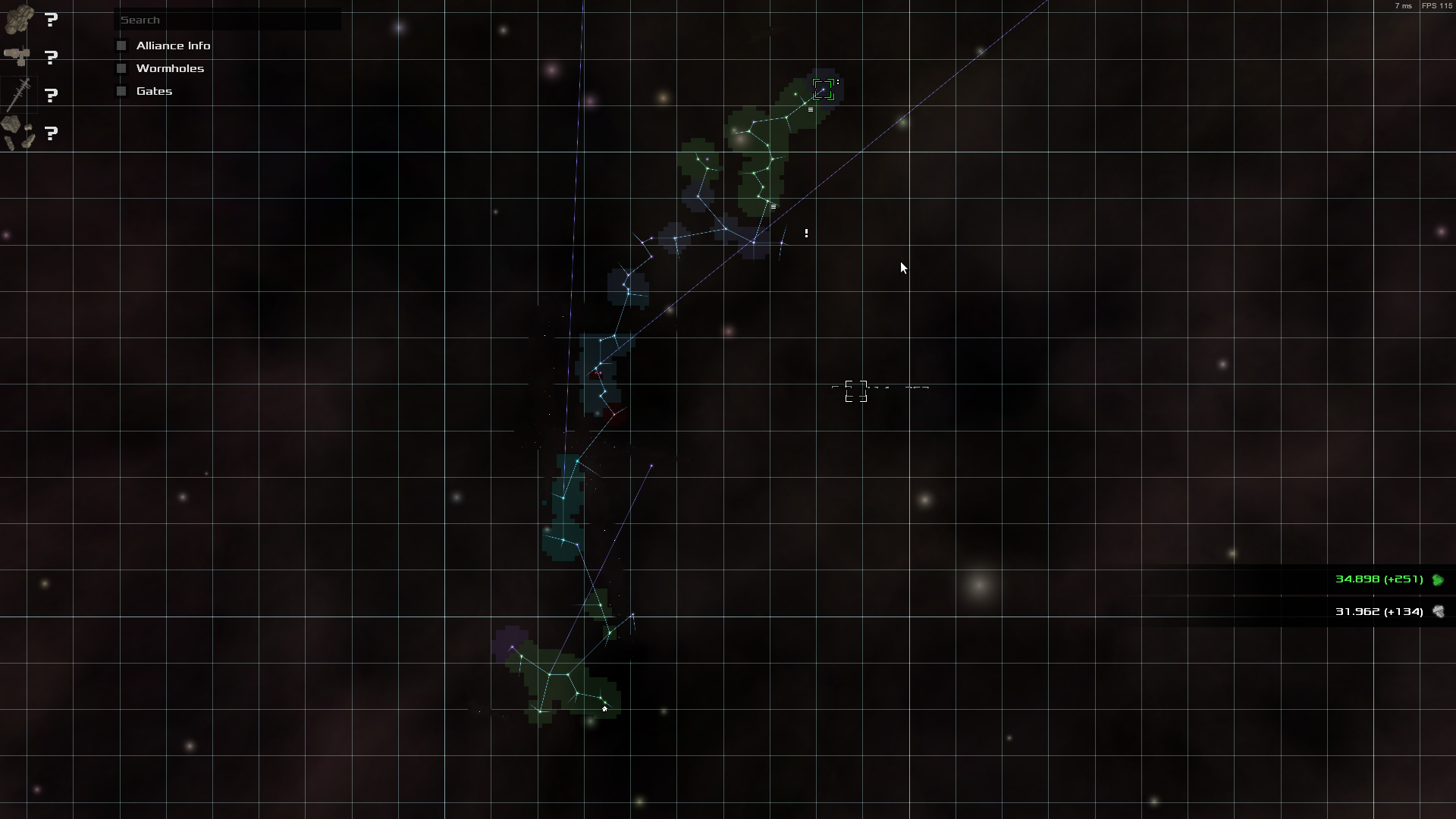
Task: Click the Search field on the galaxy map
Action: [x=227, y=20]
